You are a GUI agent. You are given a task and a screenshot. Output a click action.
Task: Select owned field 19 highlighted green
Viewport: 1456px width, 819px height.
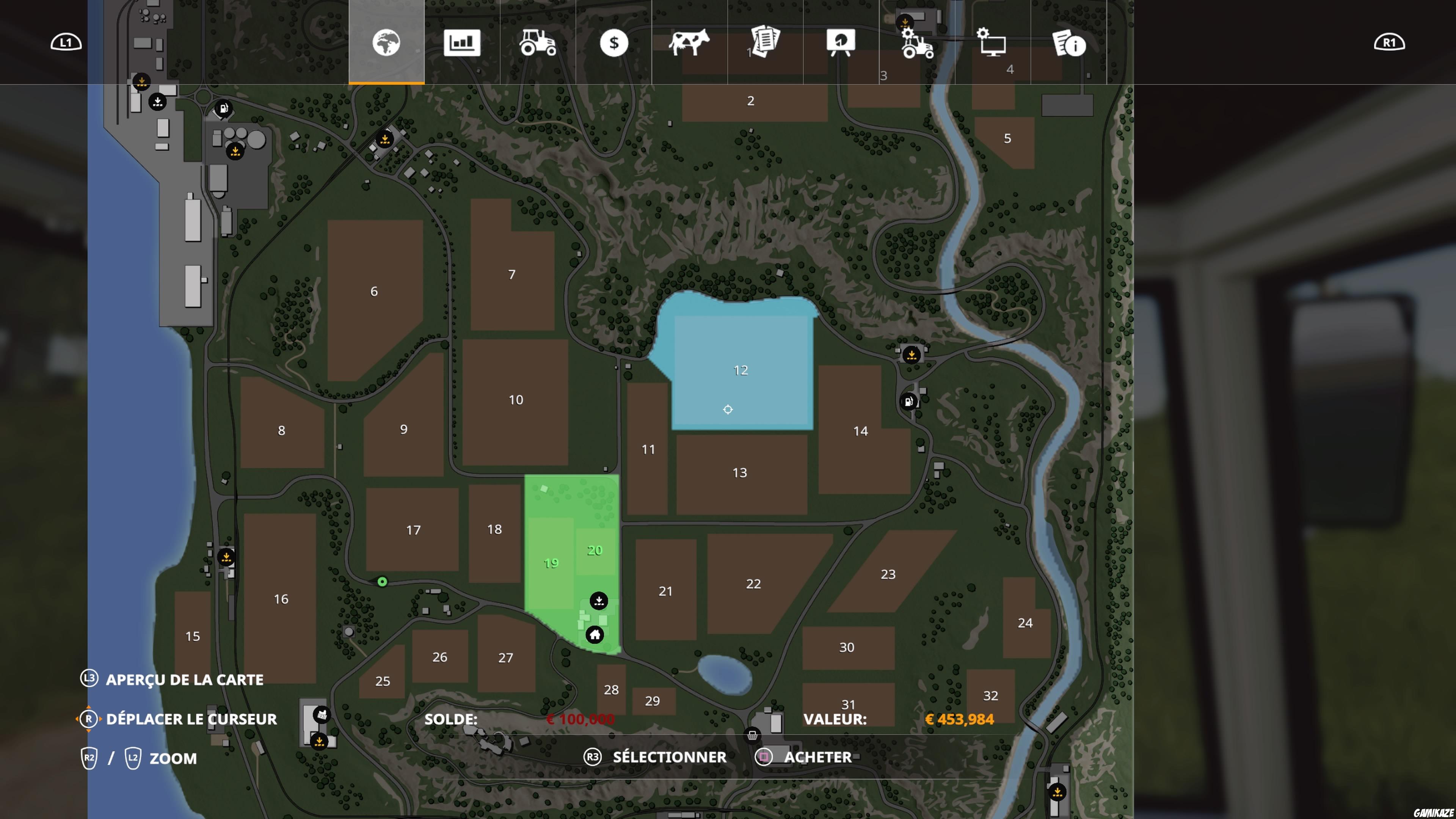(x=551, y=562)
